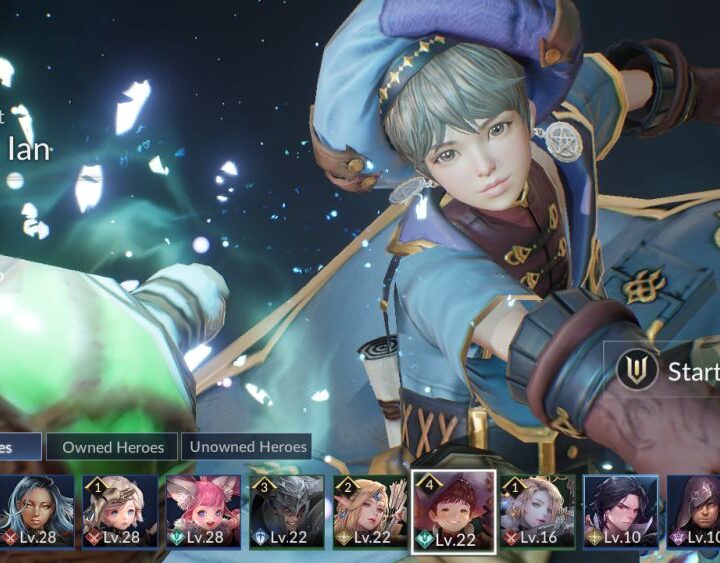Select the blonde archer Lv.22 hero portrait

(x=370, y=511)
